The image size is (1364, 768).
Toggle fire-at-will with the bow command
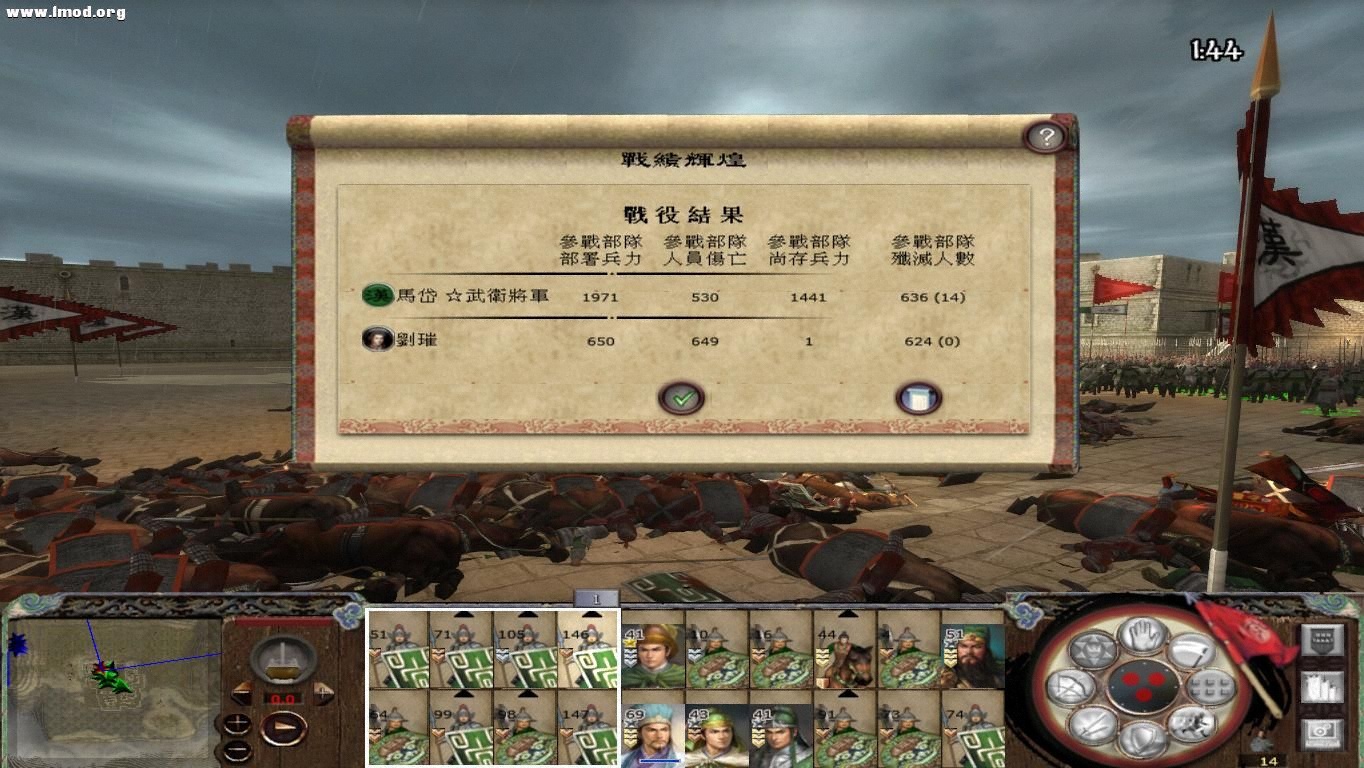1070,686
